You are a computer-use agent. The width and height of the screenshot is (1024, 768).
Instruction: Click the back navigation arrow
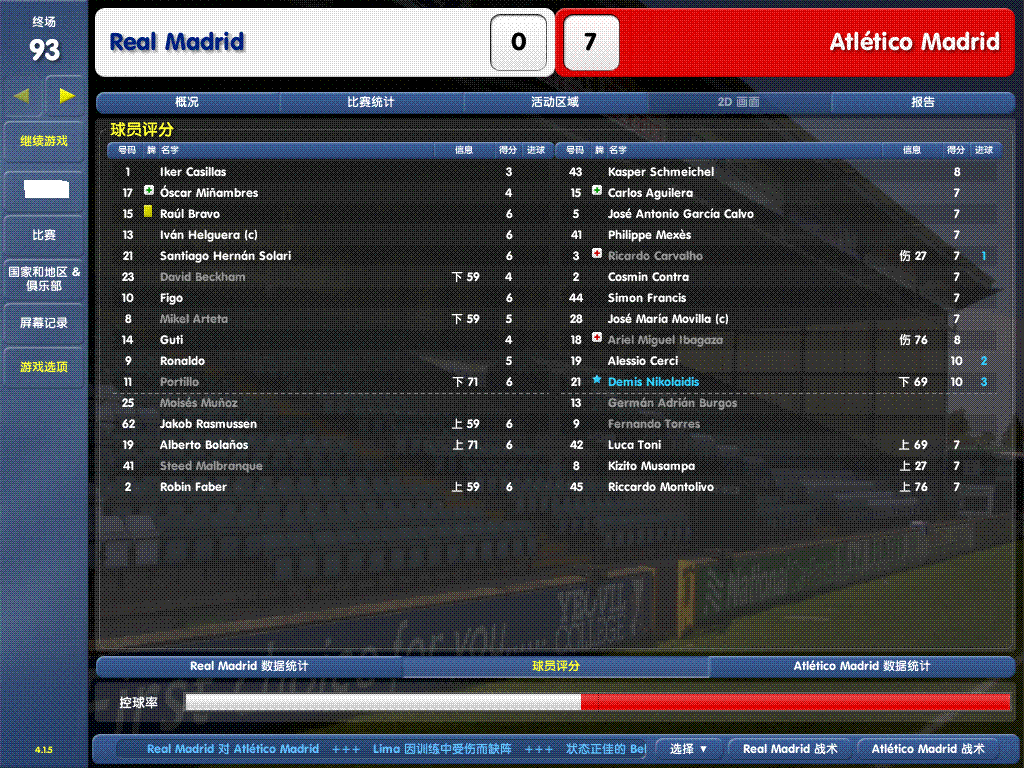[22, 96]
